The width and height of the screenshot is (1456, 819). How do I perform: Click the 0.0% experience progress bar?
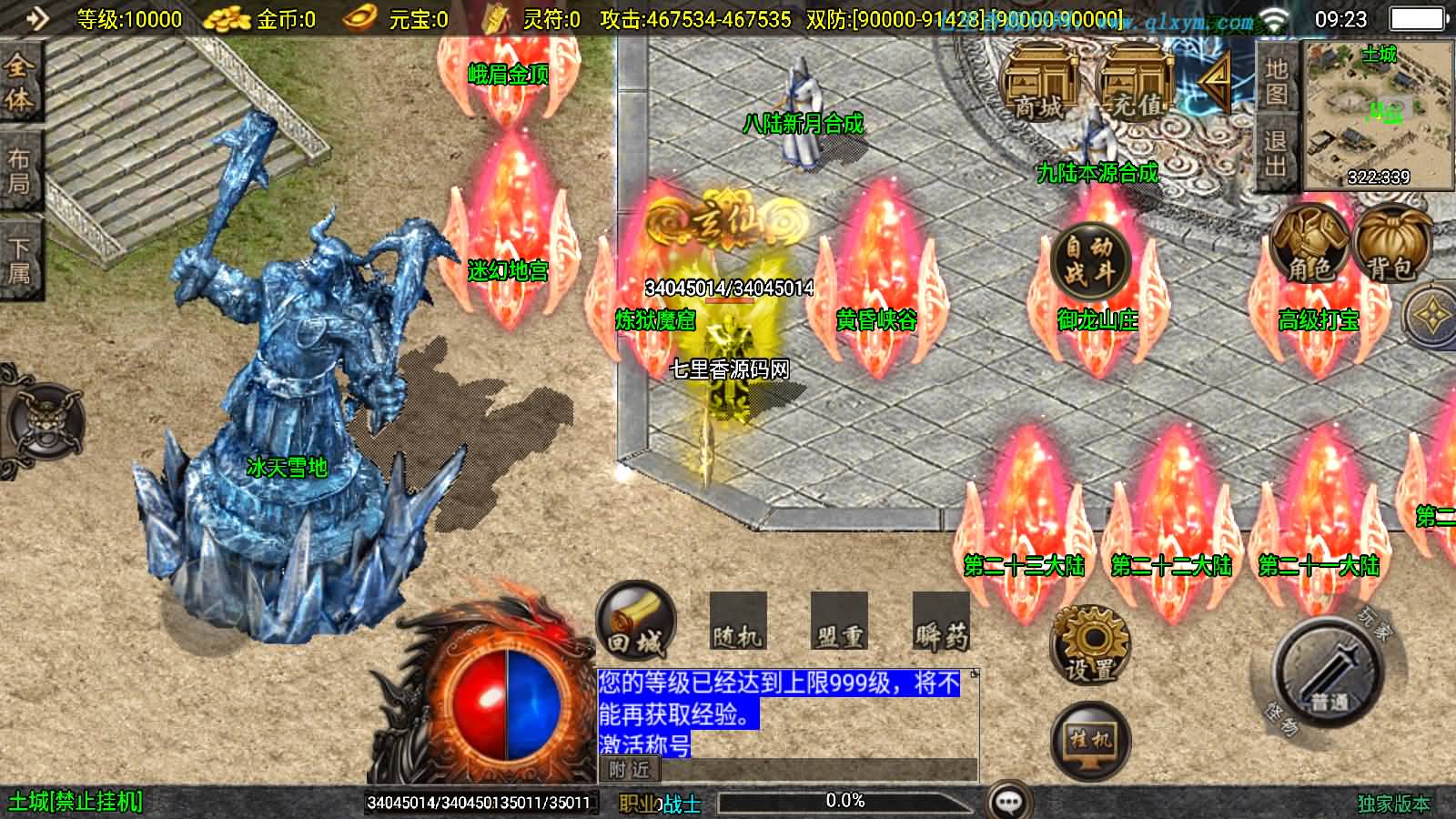point(844,801)
